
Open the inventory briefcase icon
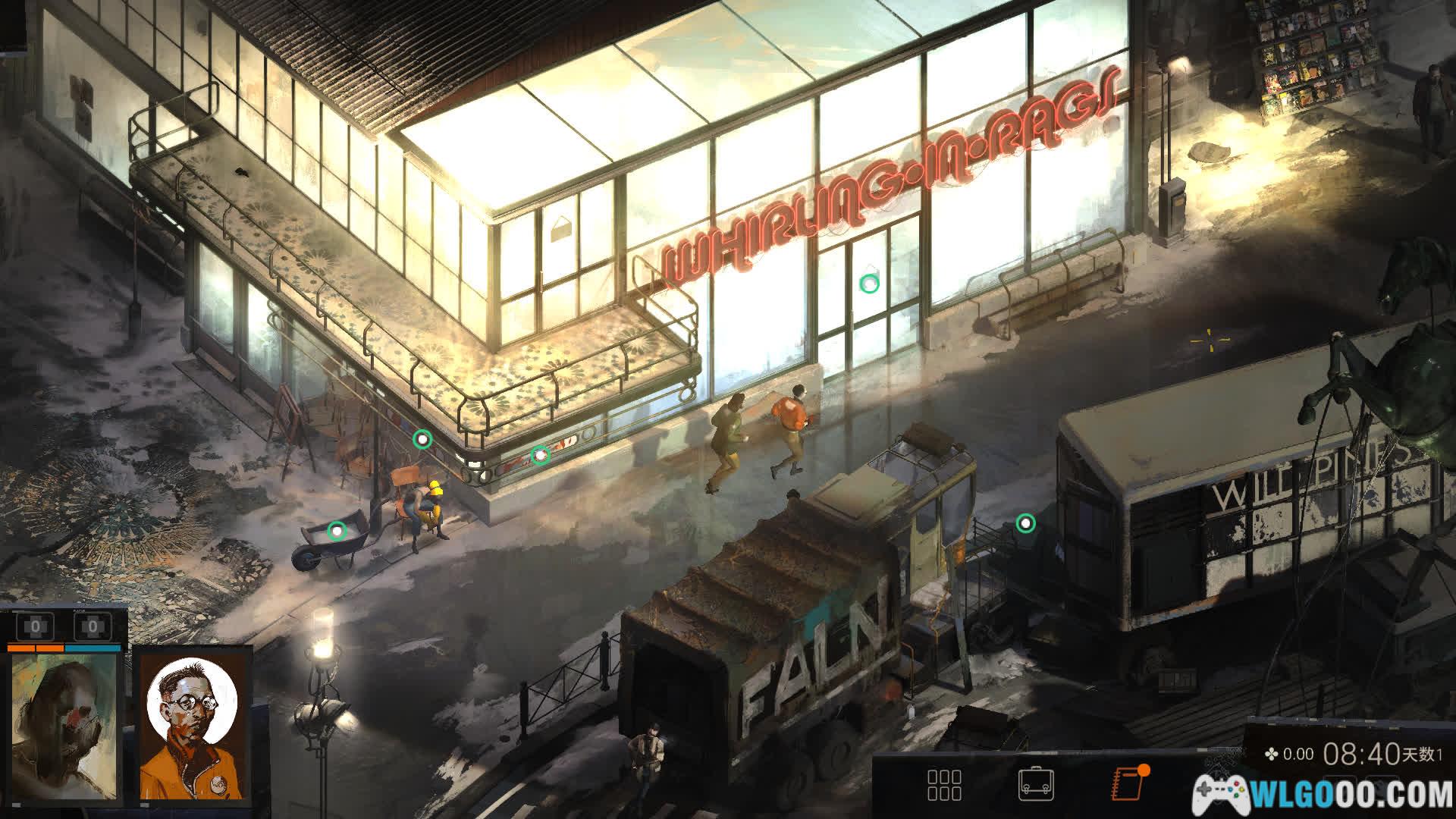1035,785
